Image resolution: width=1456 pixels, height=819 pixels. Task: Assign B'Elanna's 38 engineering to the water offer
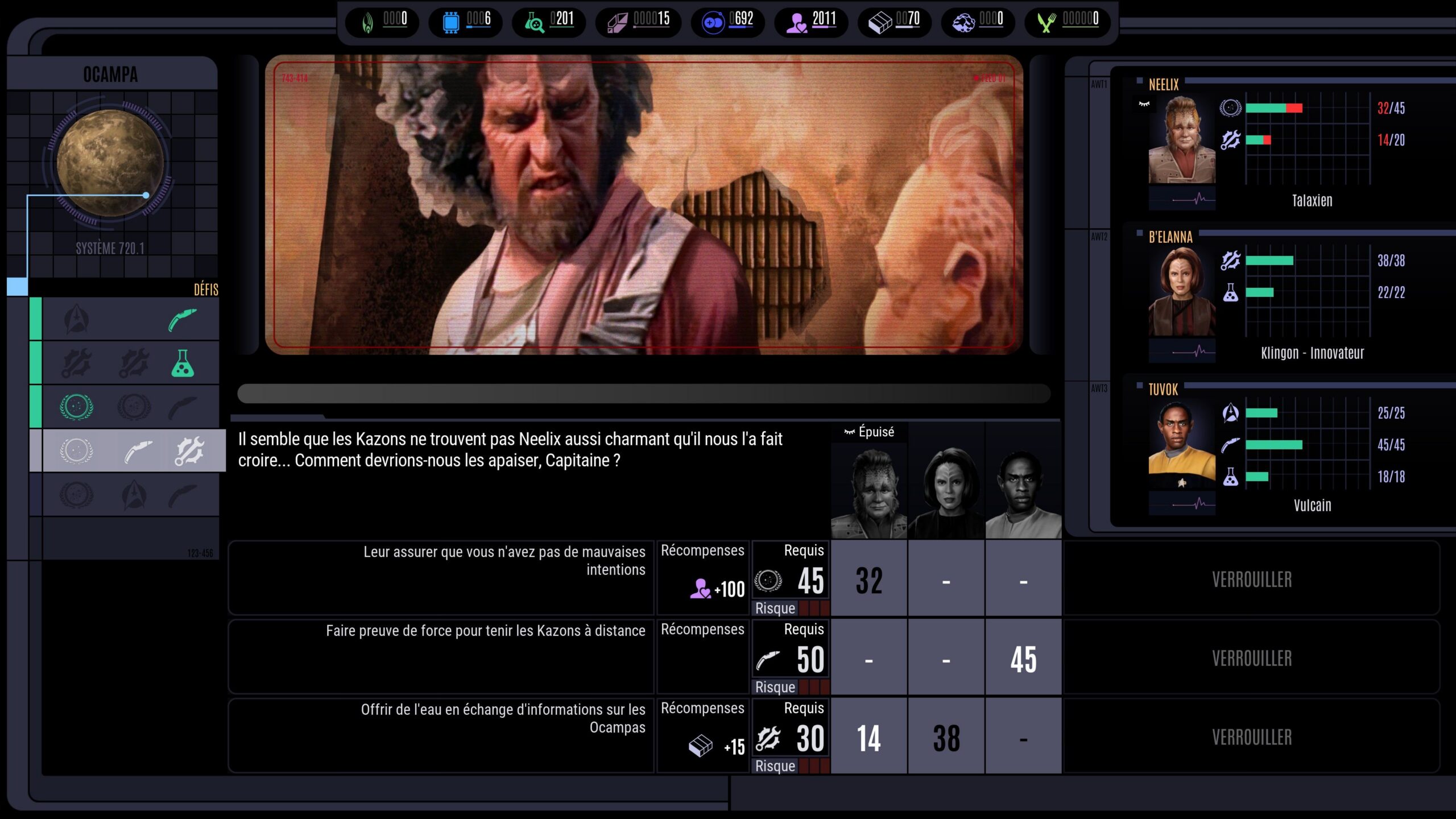tap(946, 737)
